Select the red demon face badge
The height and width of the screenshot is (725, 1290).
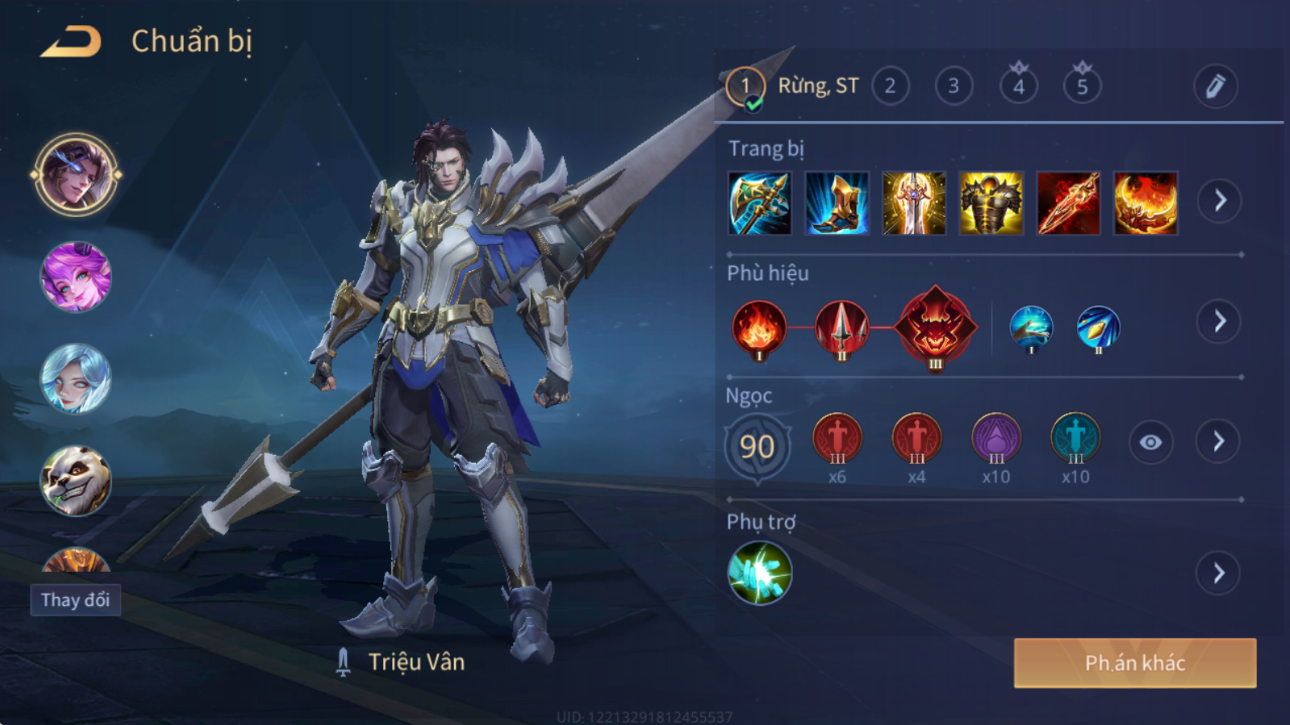(934, 327)
